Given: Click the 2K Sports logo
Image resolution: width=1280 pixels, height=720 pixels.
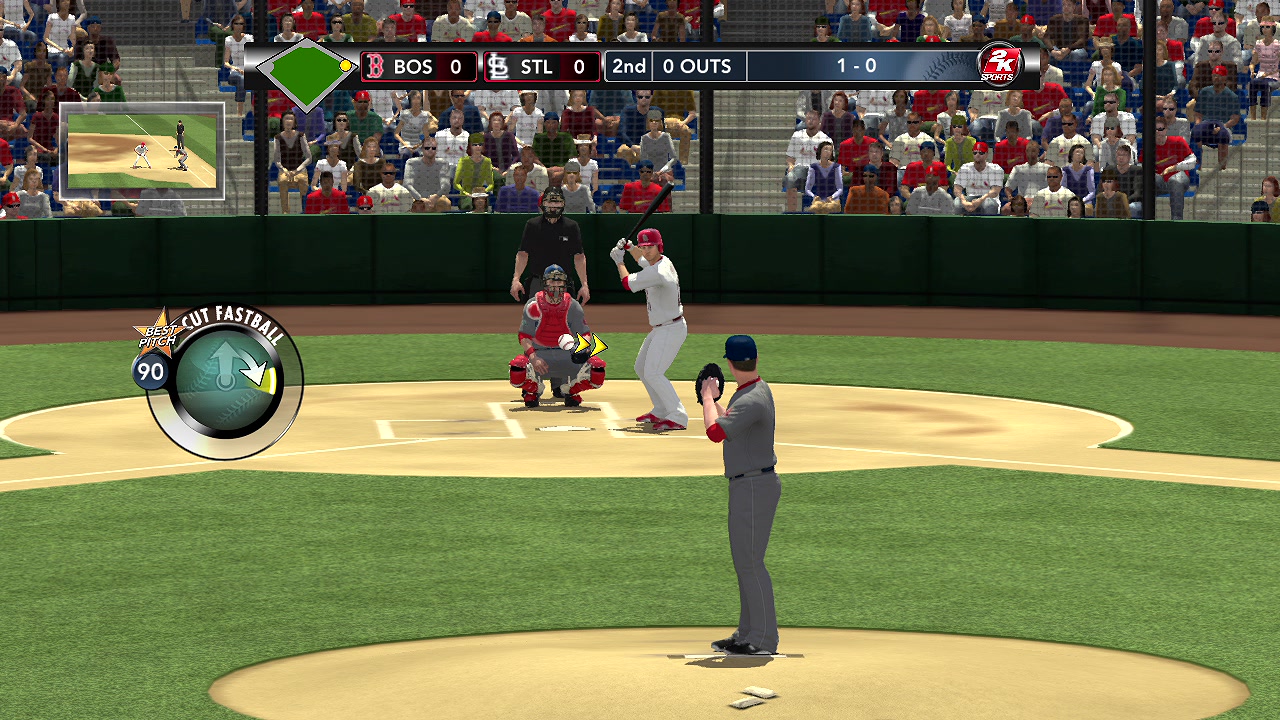Looking at the screenshot, I should [997, 65].
